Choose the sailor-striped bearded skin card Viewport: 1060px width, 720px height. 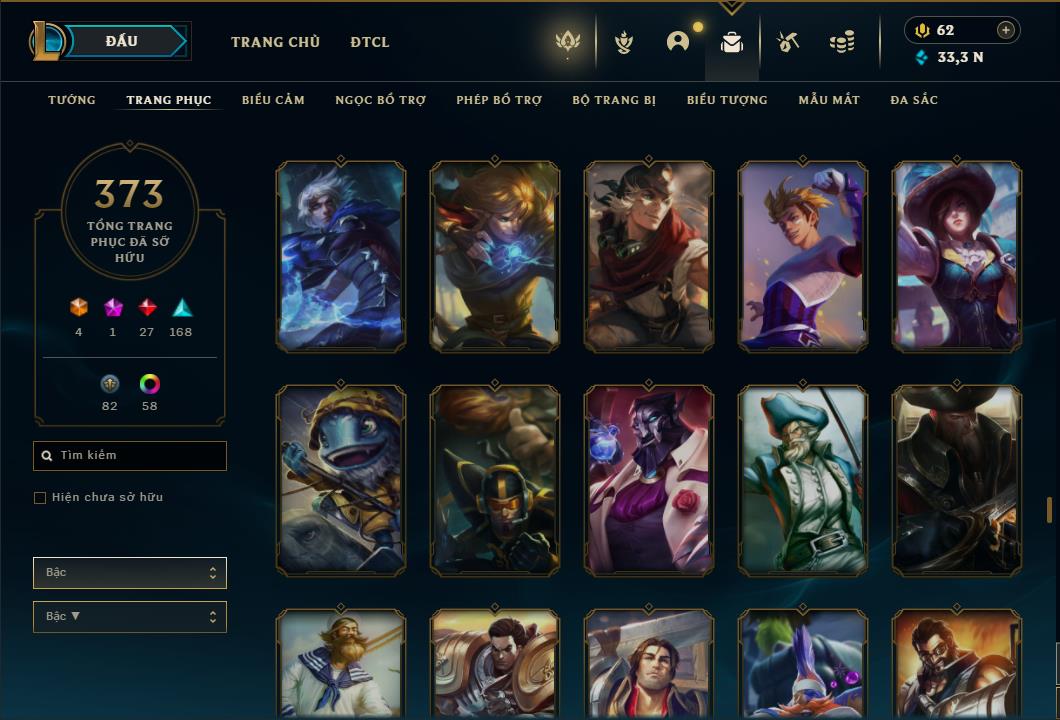coord(341,663)
